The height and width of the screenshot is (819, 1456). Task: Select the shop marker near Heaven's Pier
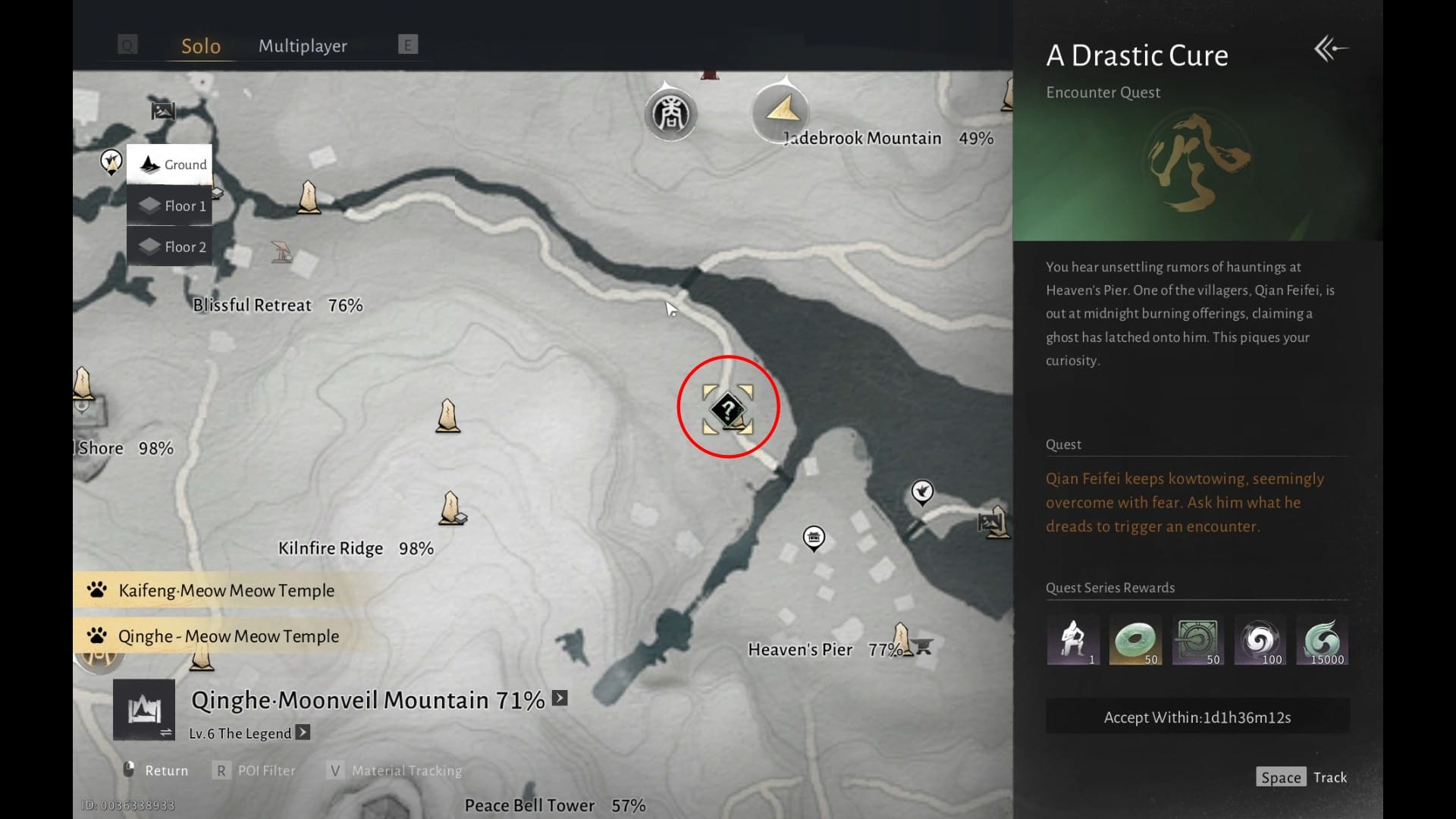(x=814, y=538)
